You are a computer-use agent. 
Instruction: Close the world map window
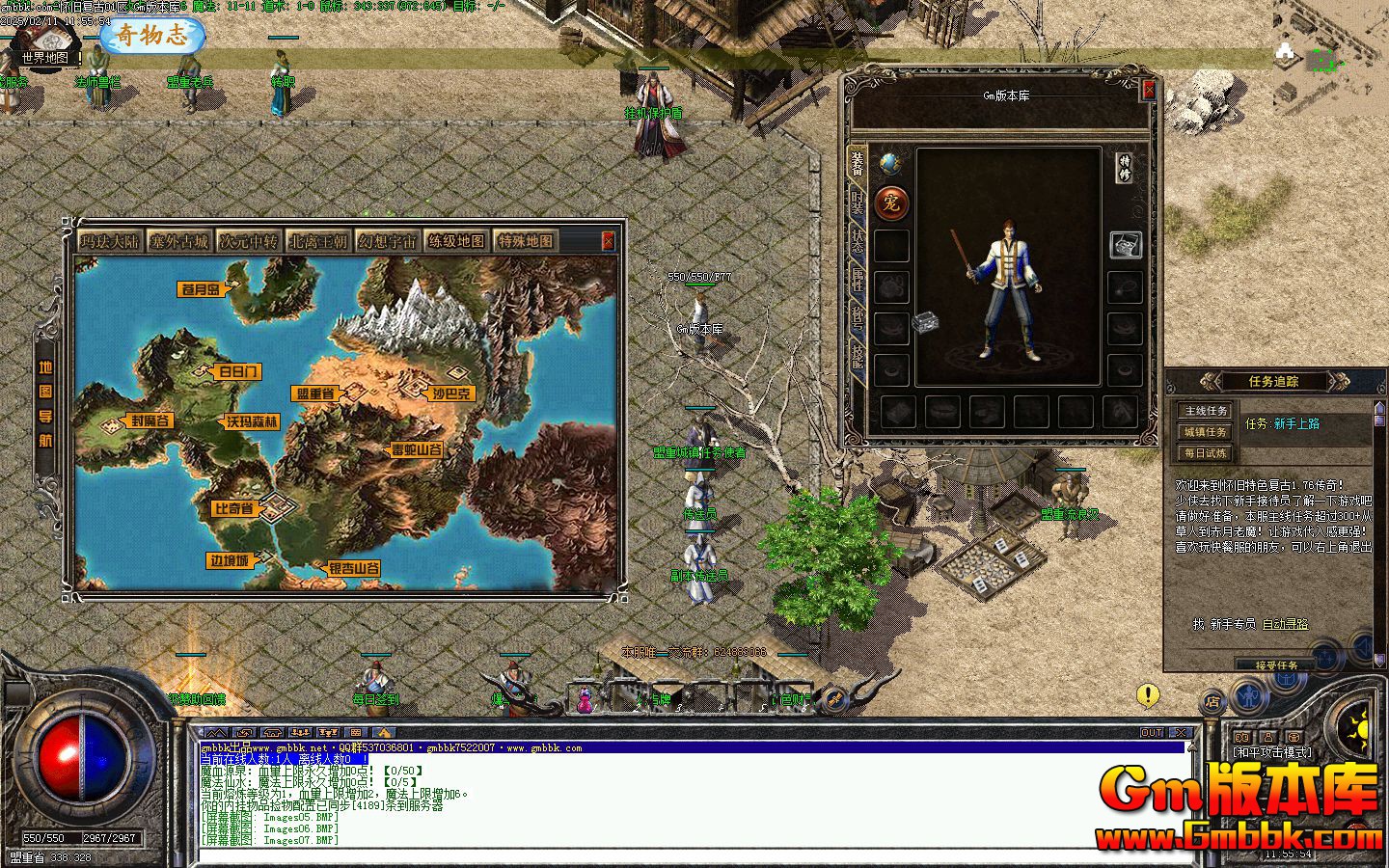[608, 240]
